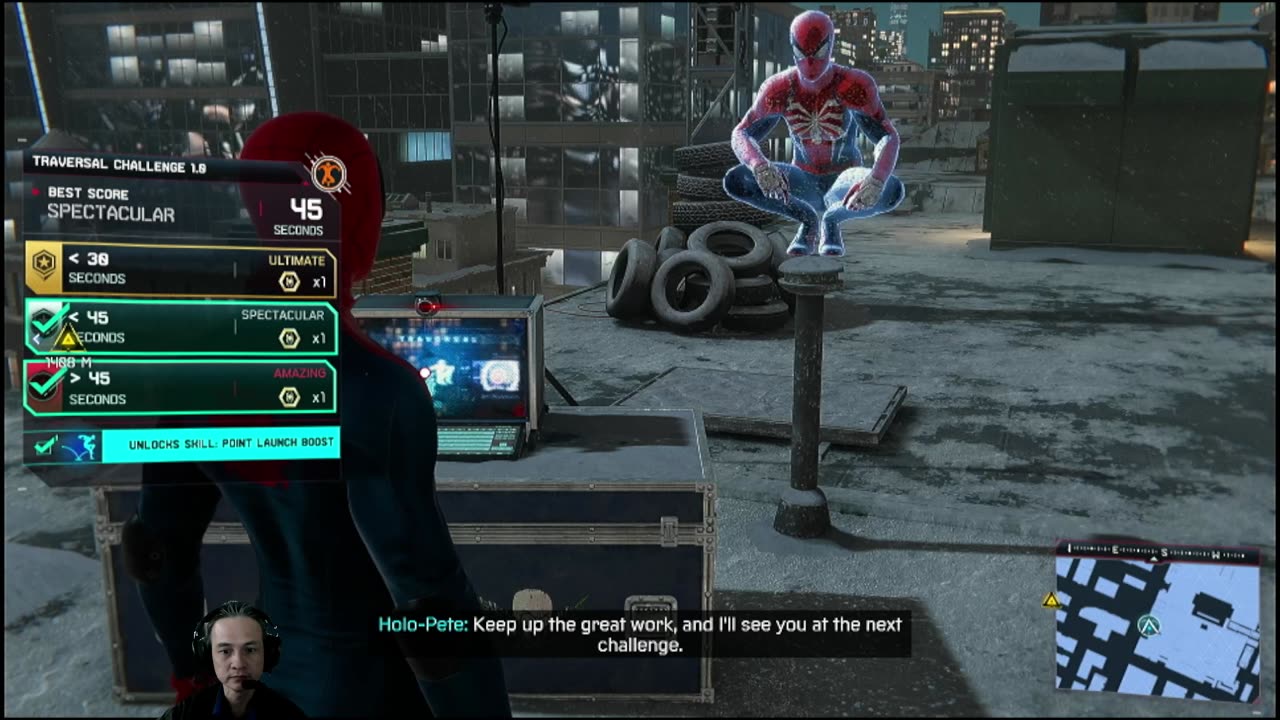Viewport: 1280px width, 720px height.
Task: Click the orange traversal challenge icon
Action: click(326, 174)
